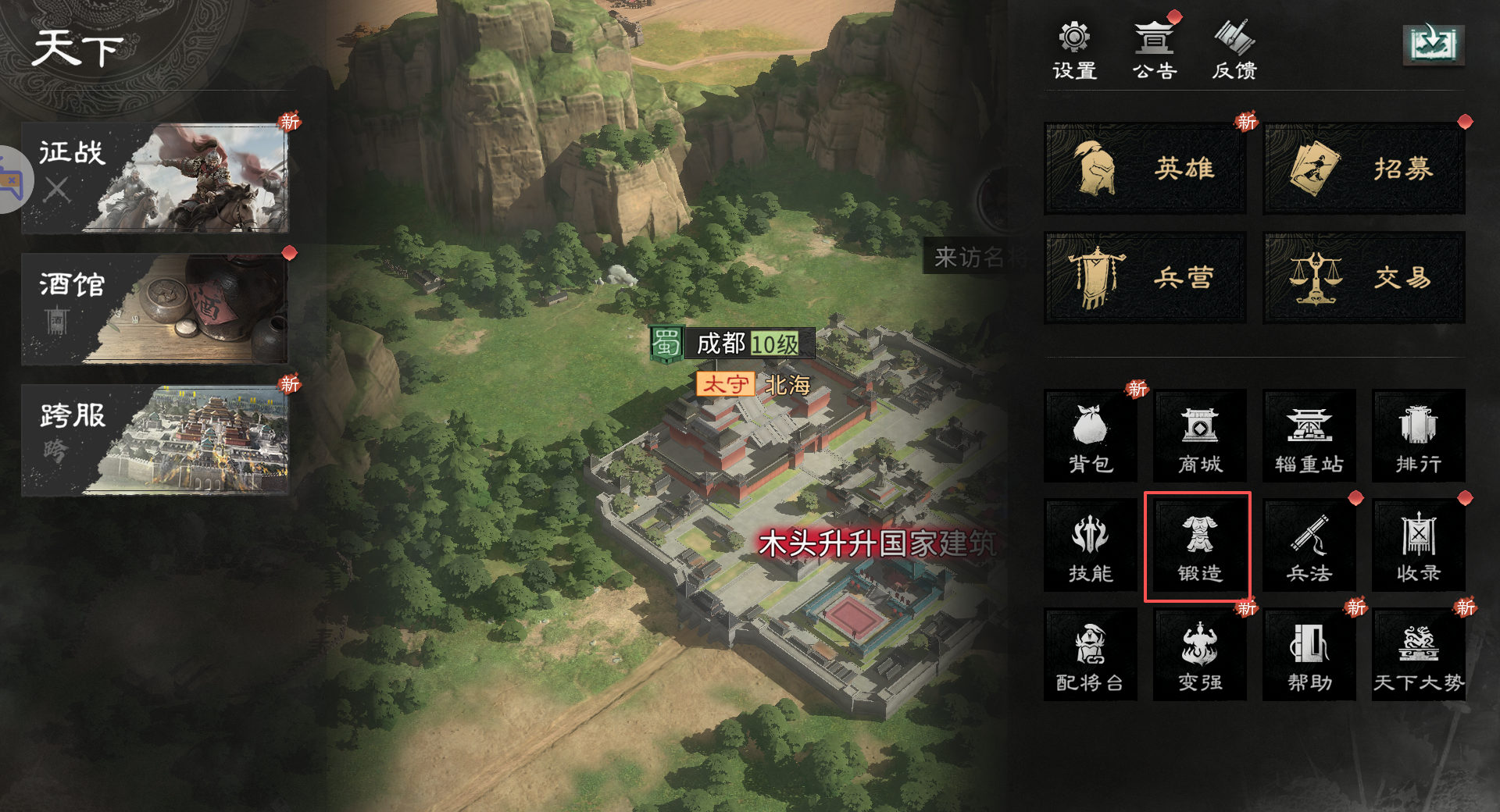Viewport: 1500px width, 812px height.
Task: Open the 招募 recruitment screen
Action: pyautogui.click(x=1363, y=167)
